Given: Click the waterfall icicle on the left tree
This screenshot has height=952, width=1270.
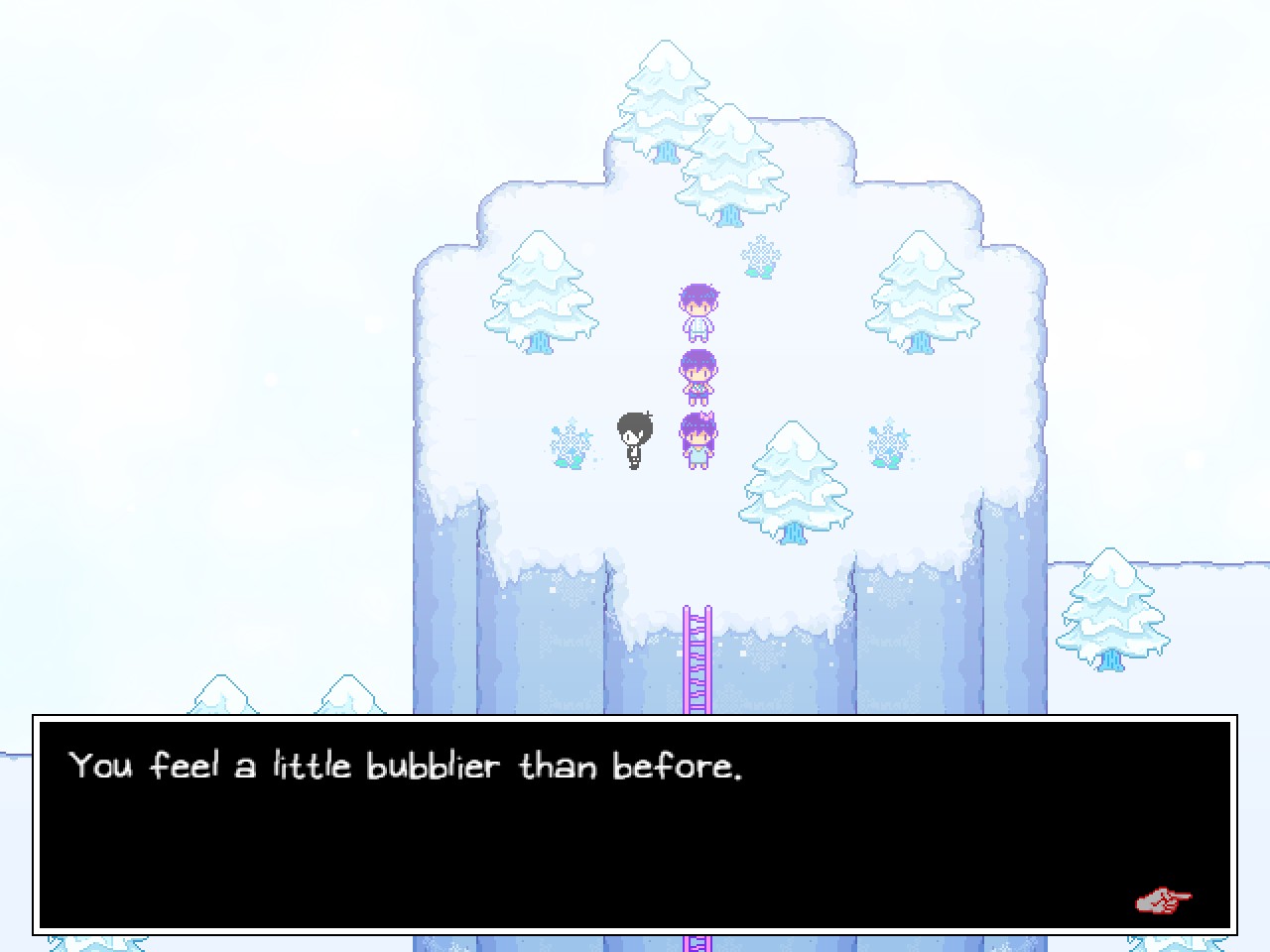Looking at the screenshot, I should point(538,342).
